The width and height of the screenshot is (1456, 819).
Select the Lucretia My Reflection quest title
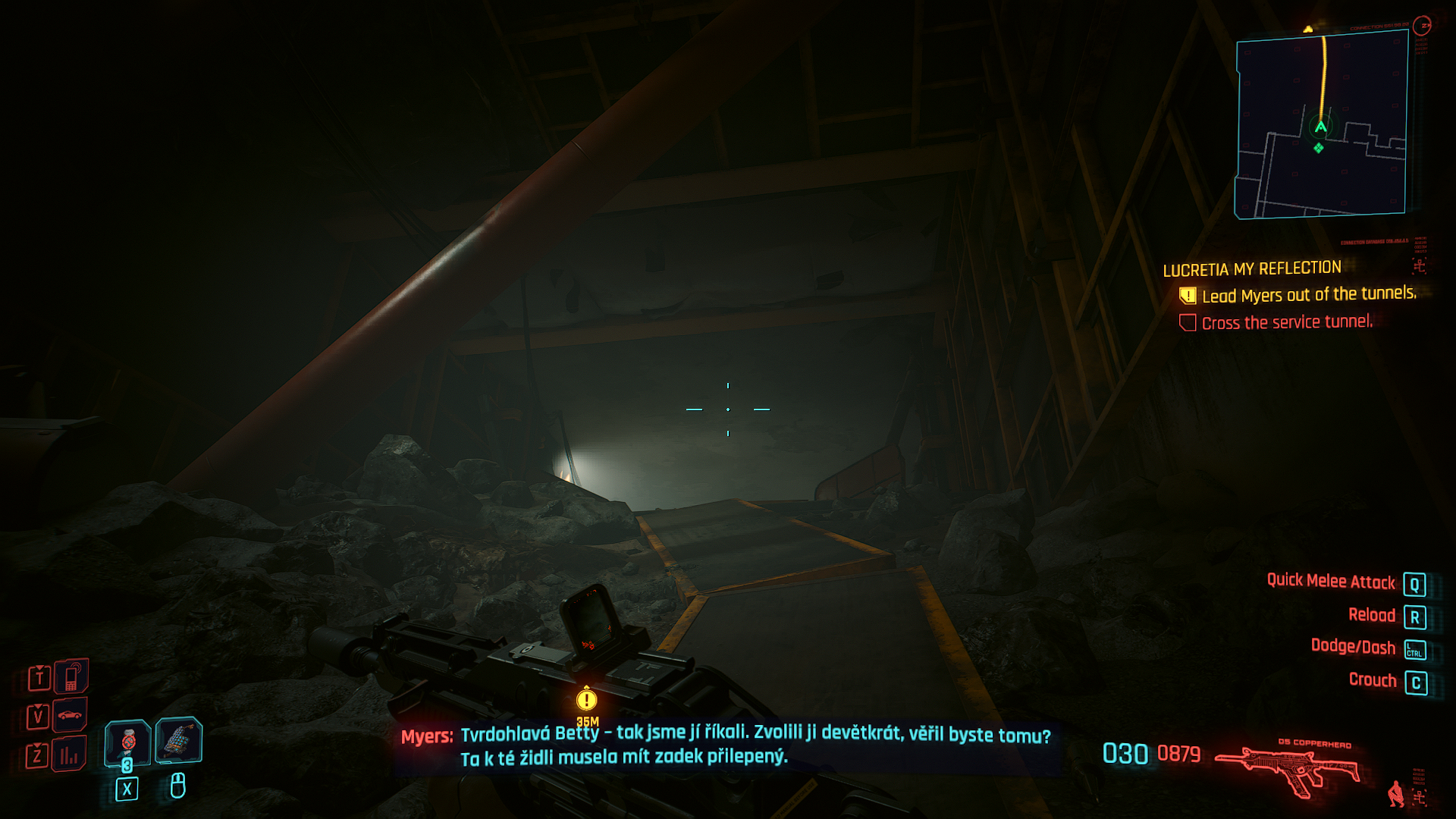click(x=1252, y=269)
